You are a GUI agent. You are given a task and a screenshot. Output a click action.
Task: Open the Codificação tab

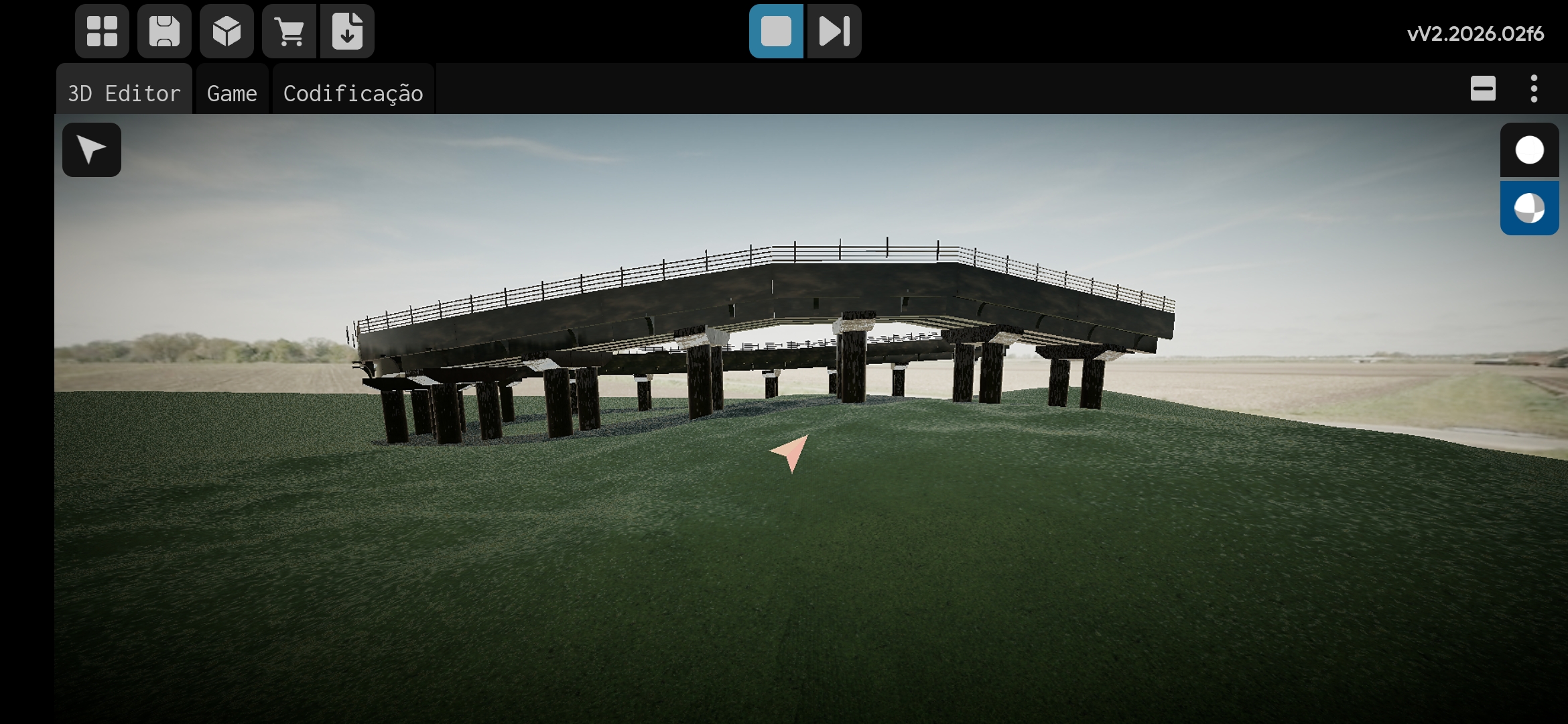(353, 93)
